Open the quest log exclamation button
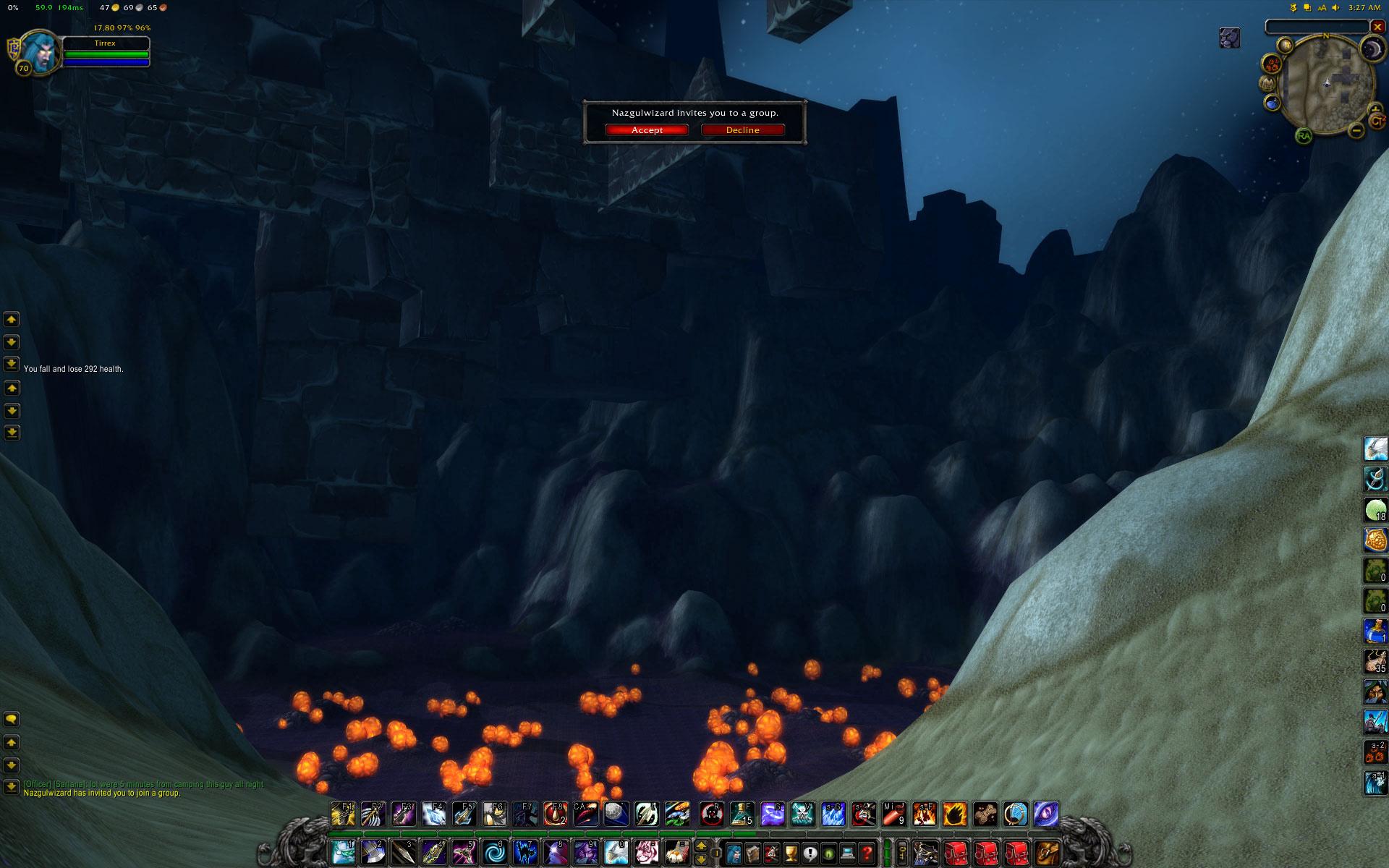Image resolution: width=1389 pixels, height=868 pixels. [810, 853]
